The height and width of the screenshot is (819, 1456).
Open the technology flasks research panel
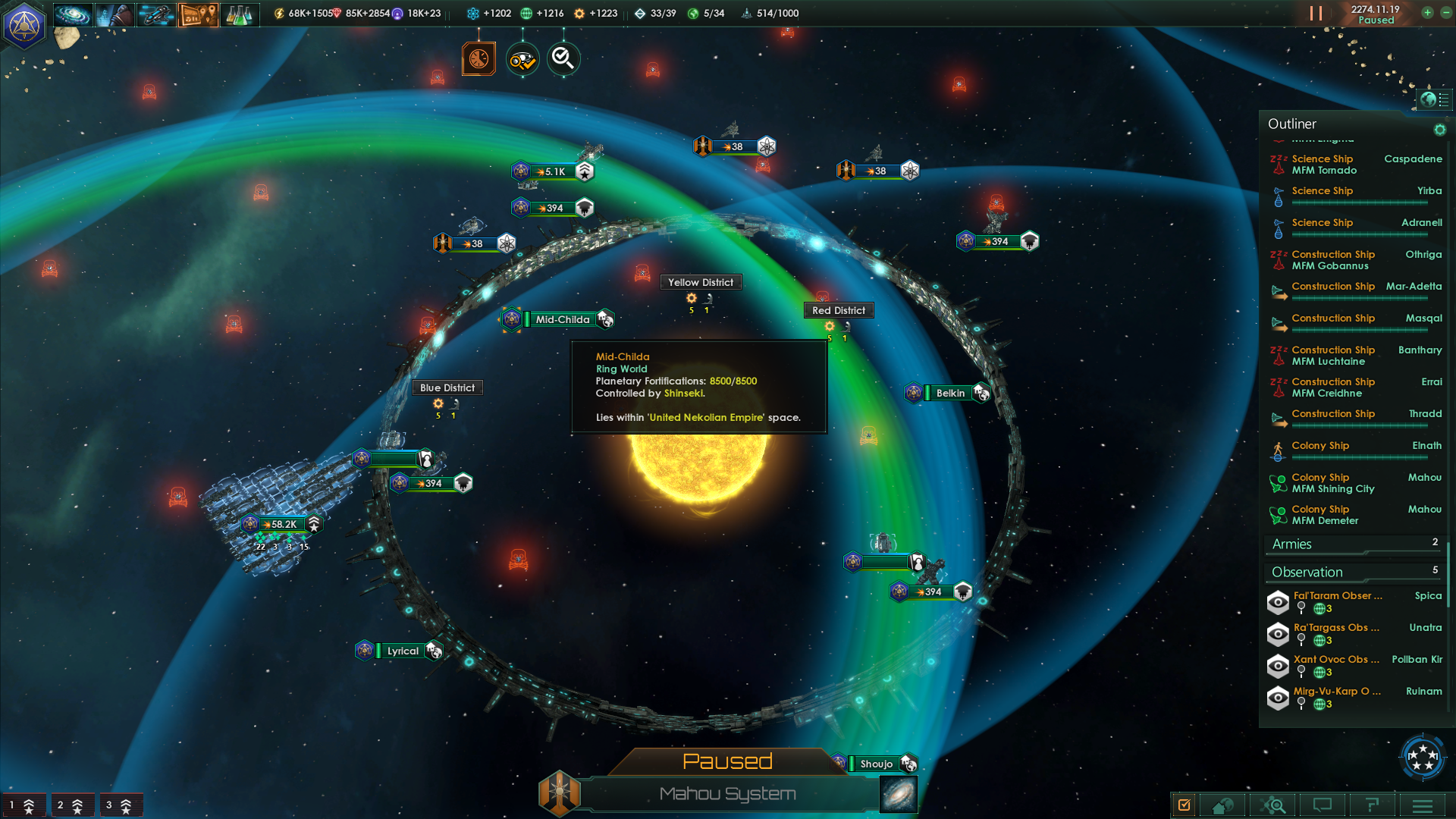240,14
